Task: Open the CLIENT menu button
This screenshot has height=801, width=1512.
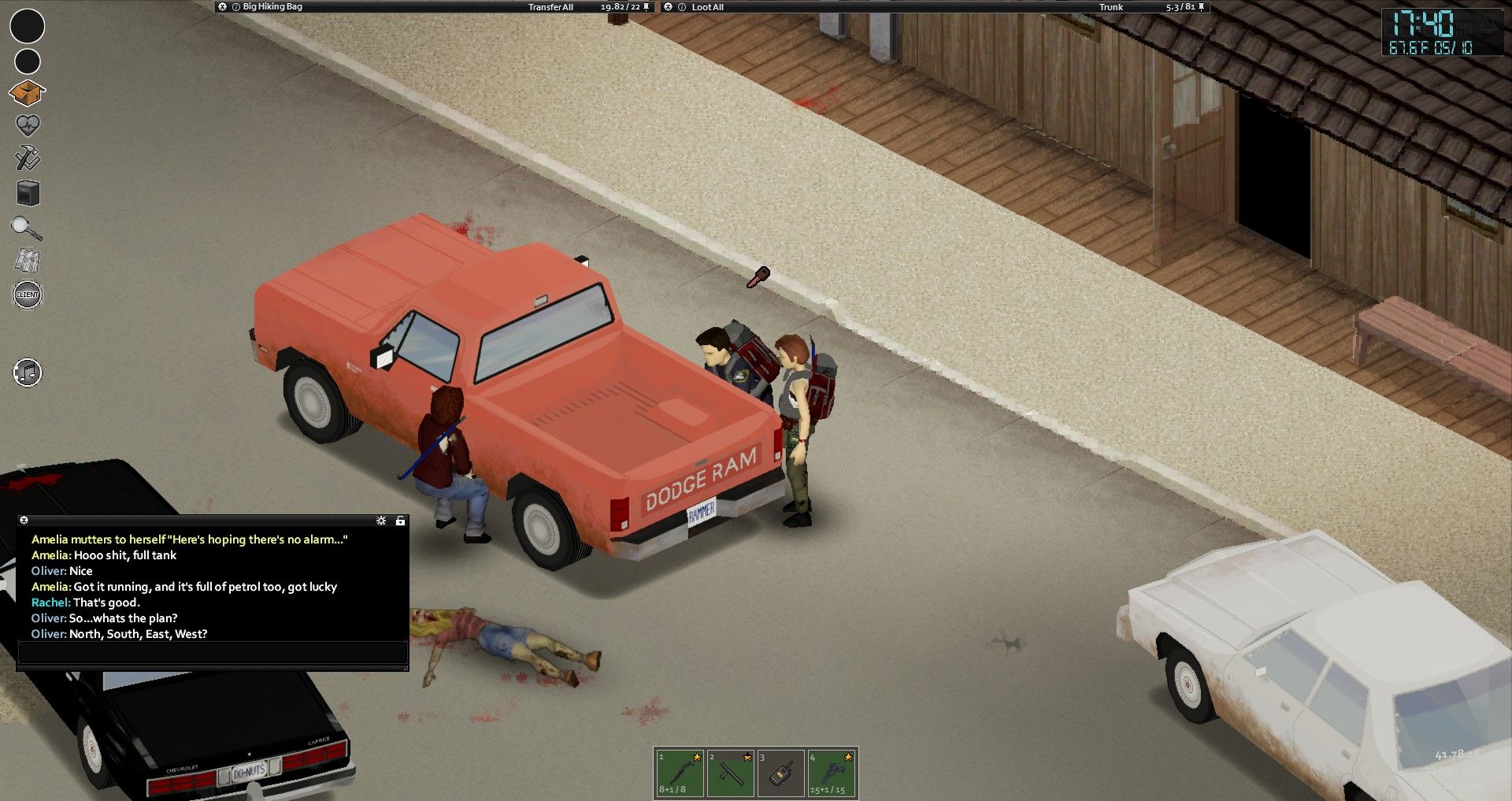Action: coord(28,295)
